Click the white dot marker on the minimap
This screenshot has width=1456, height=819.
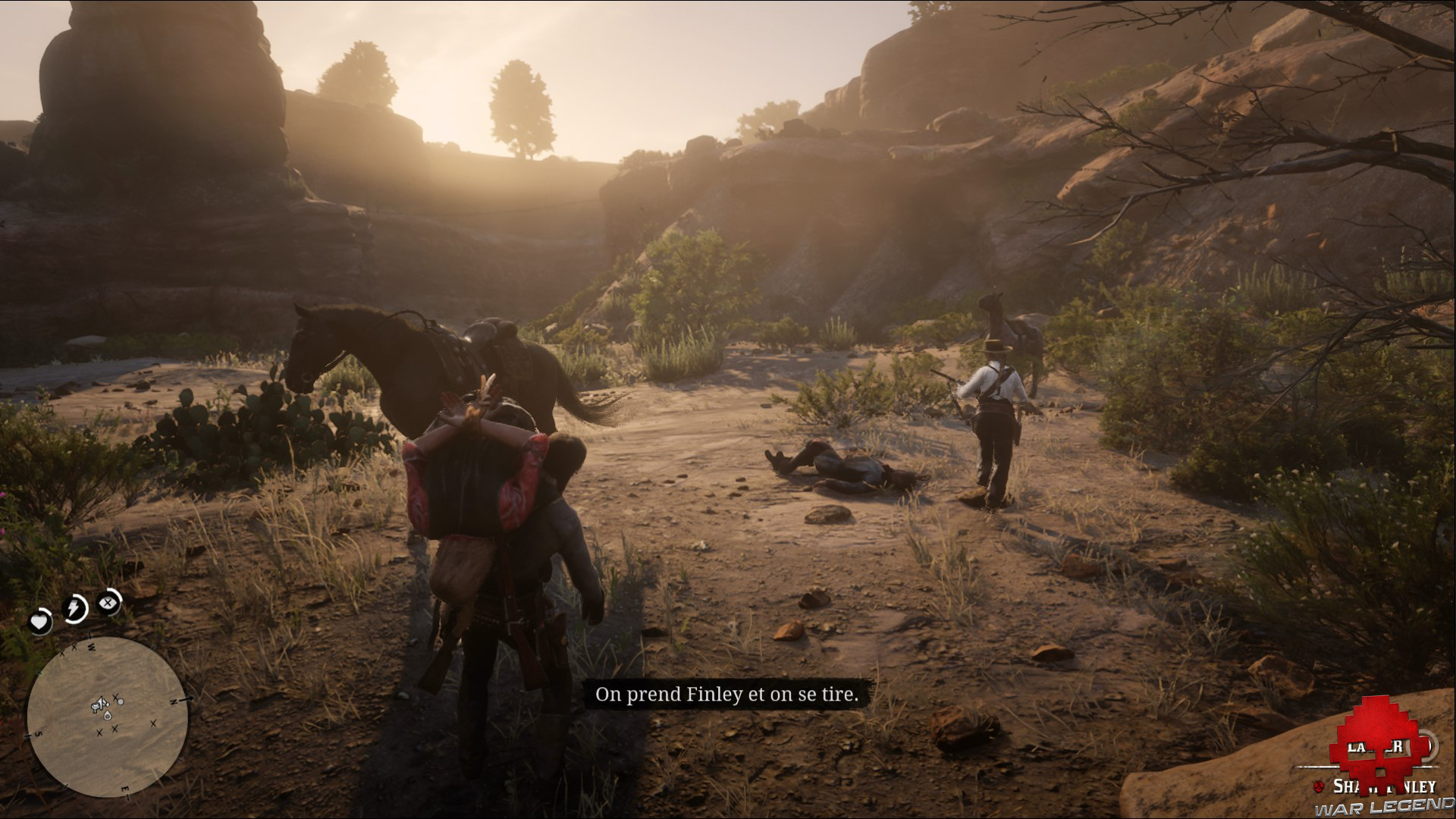point(120,701)
